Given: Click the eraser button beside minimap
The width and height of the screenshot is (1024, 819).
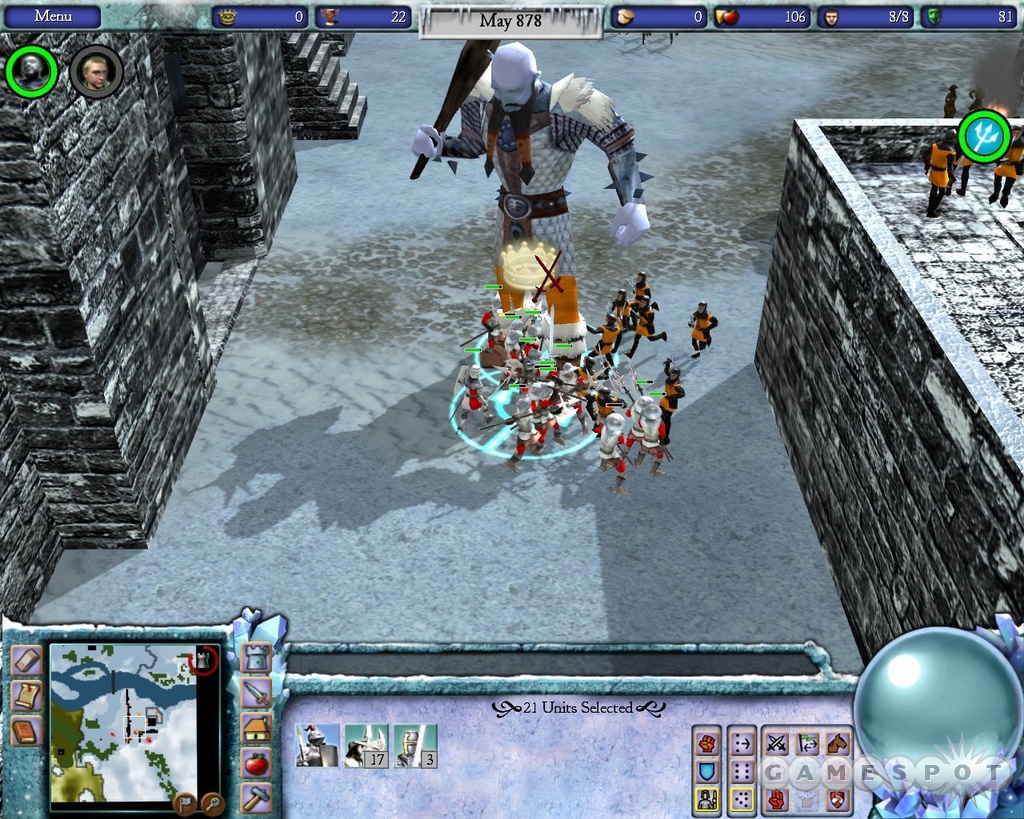Looking at the screenshot, I should click(25, 662).
